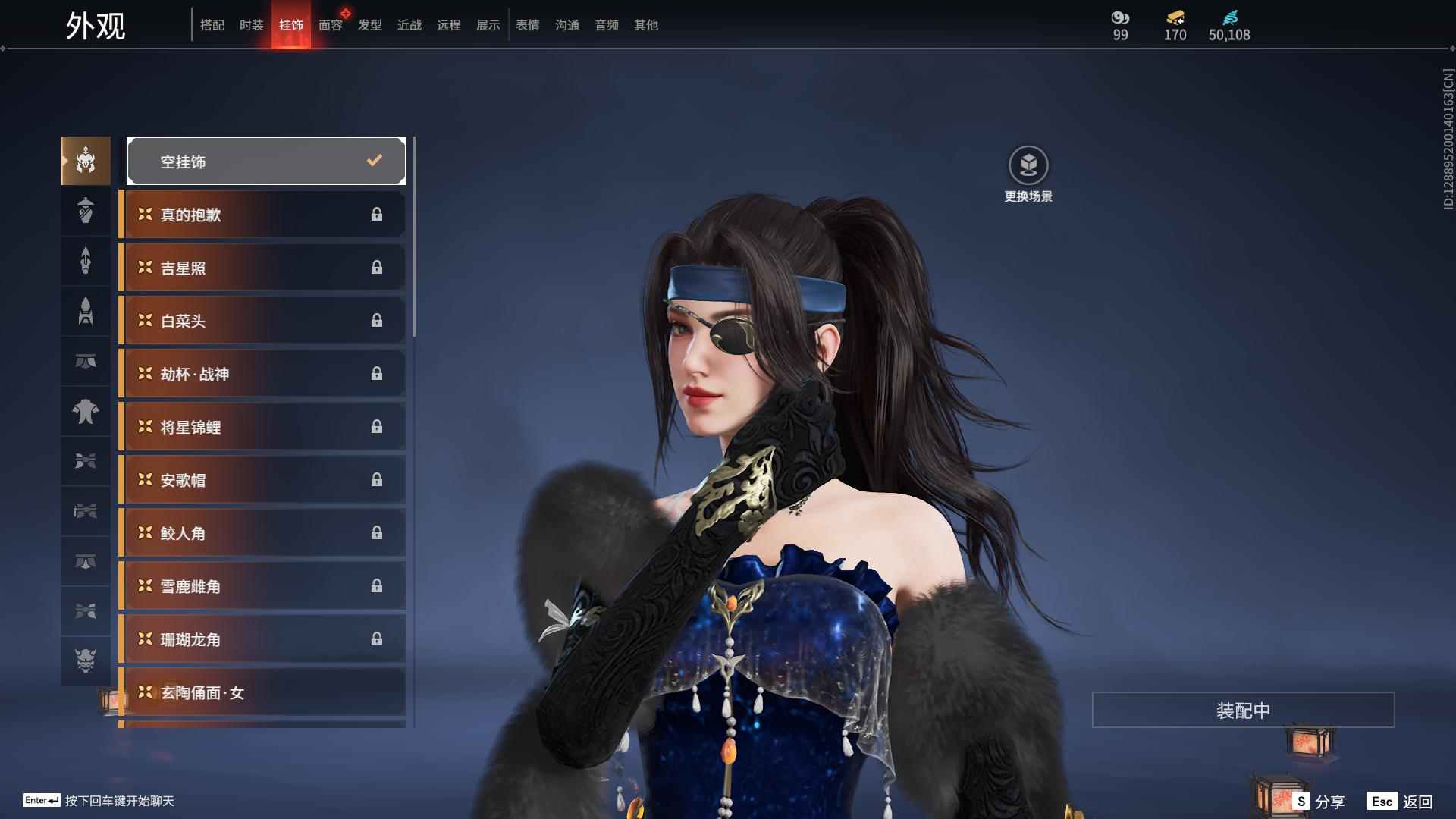Go to the 发型 tab

pyautogui.click(x=369, y=25)
